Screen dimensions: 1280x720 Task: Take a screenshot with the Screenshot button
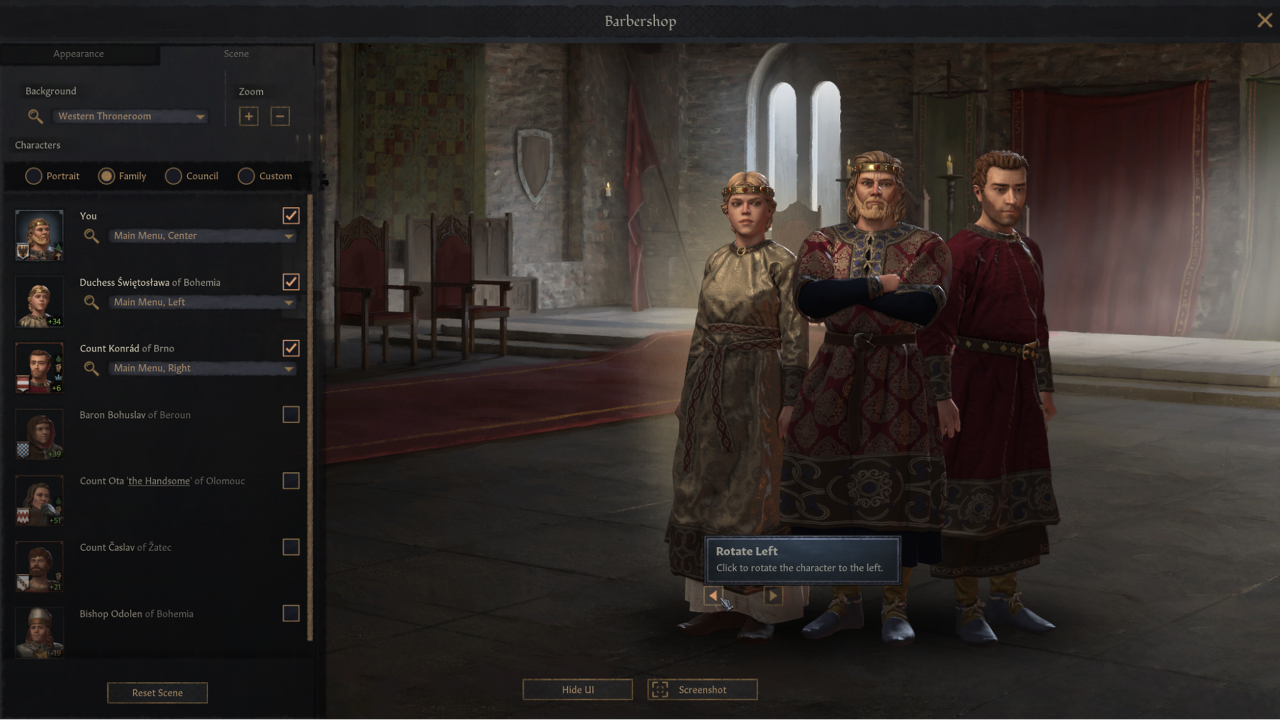(702, 689)
